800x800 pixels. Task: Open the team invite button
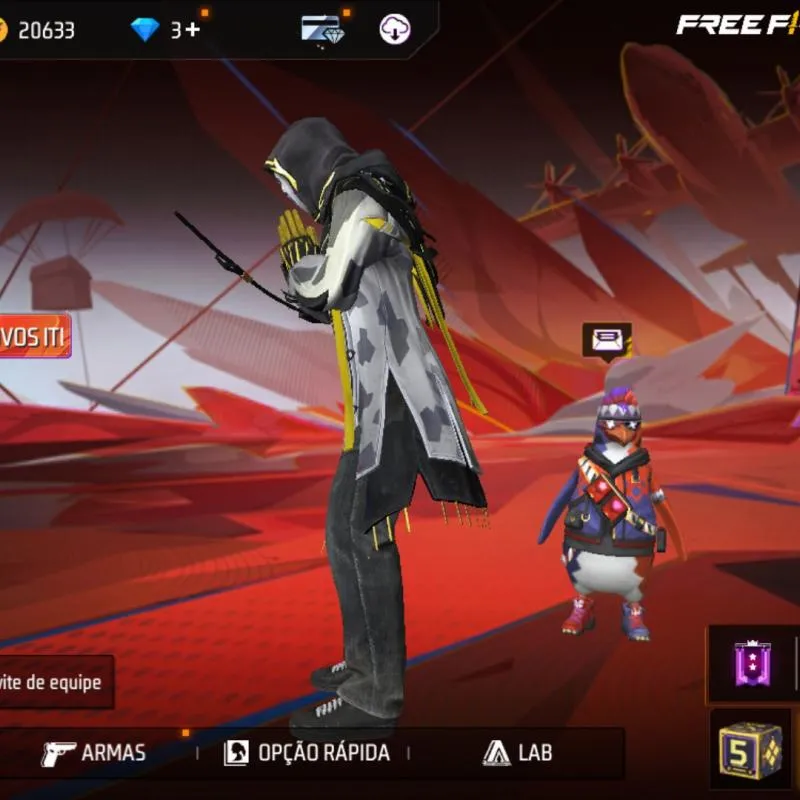(55, 682)
